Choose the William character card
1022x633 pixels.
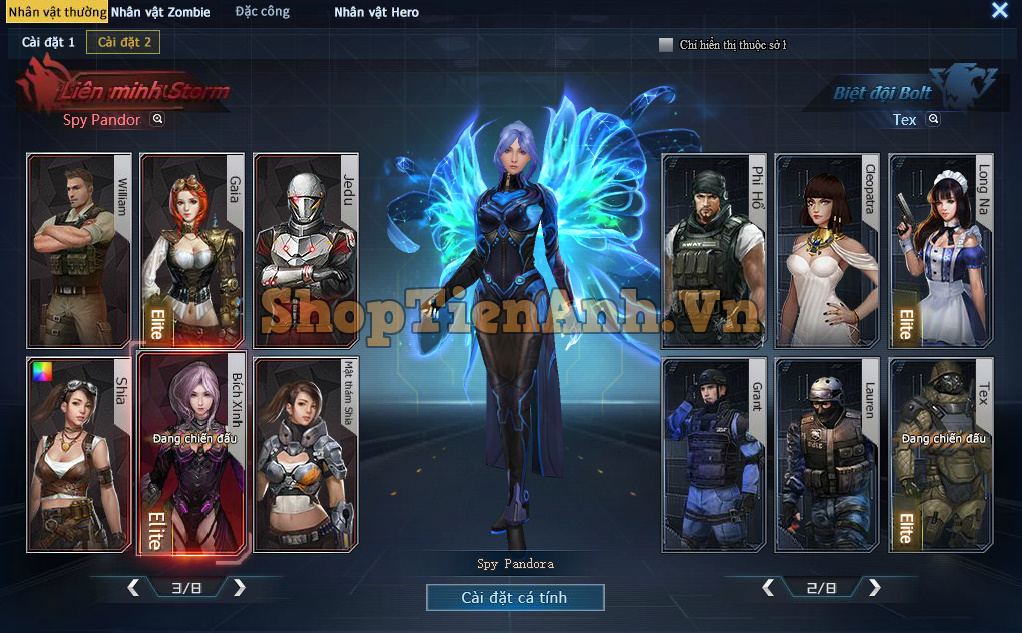pyautogui.click(x=79, y=250)
